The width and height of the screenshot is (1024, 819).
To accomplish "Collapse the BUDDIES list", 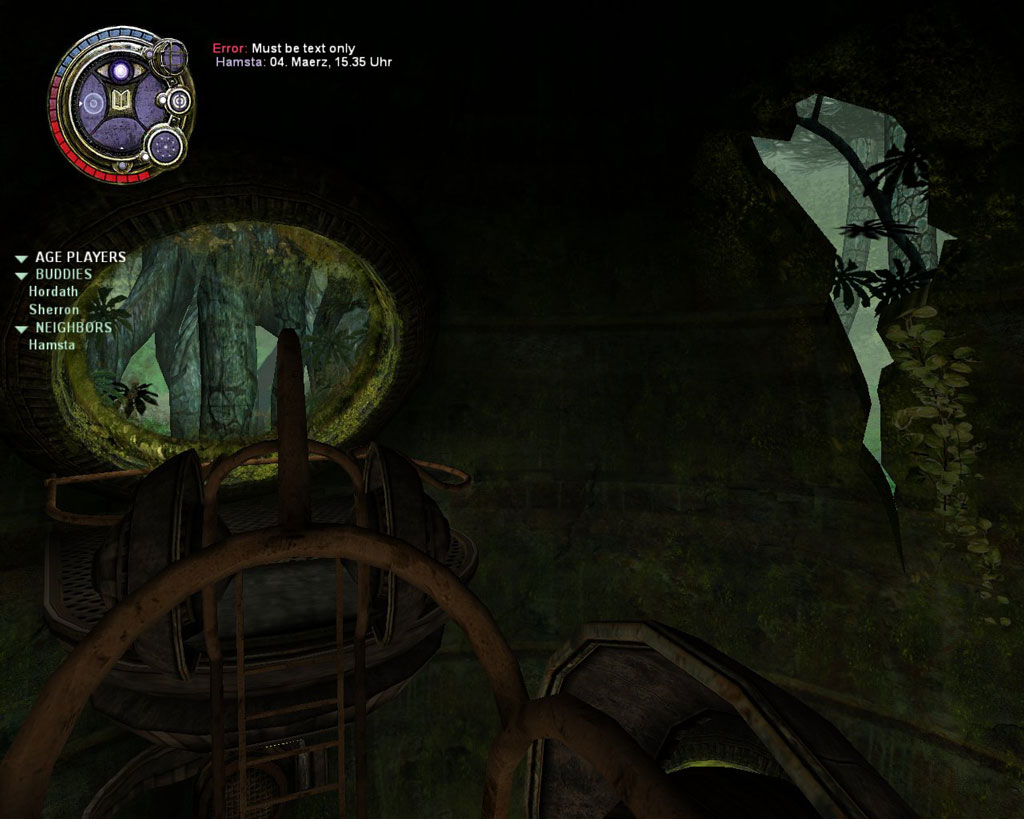I will pos(21,275).
